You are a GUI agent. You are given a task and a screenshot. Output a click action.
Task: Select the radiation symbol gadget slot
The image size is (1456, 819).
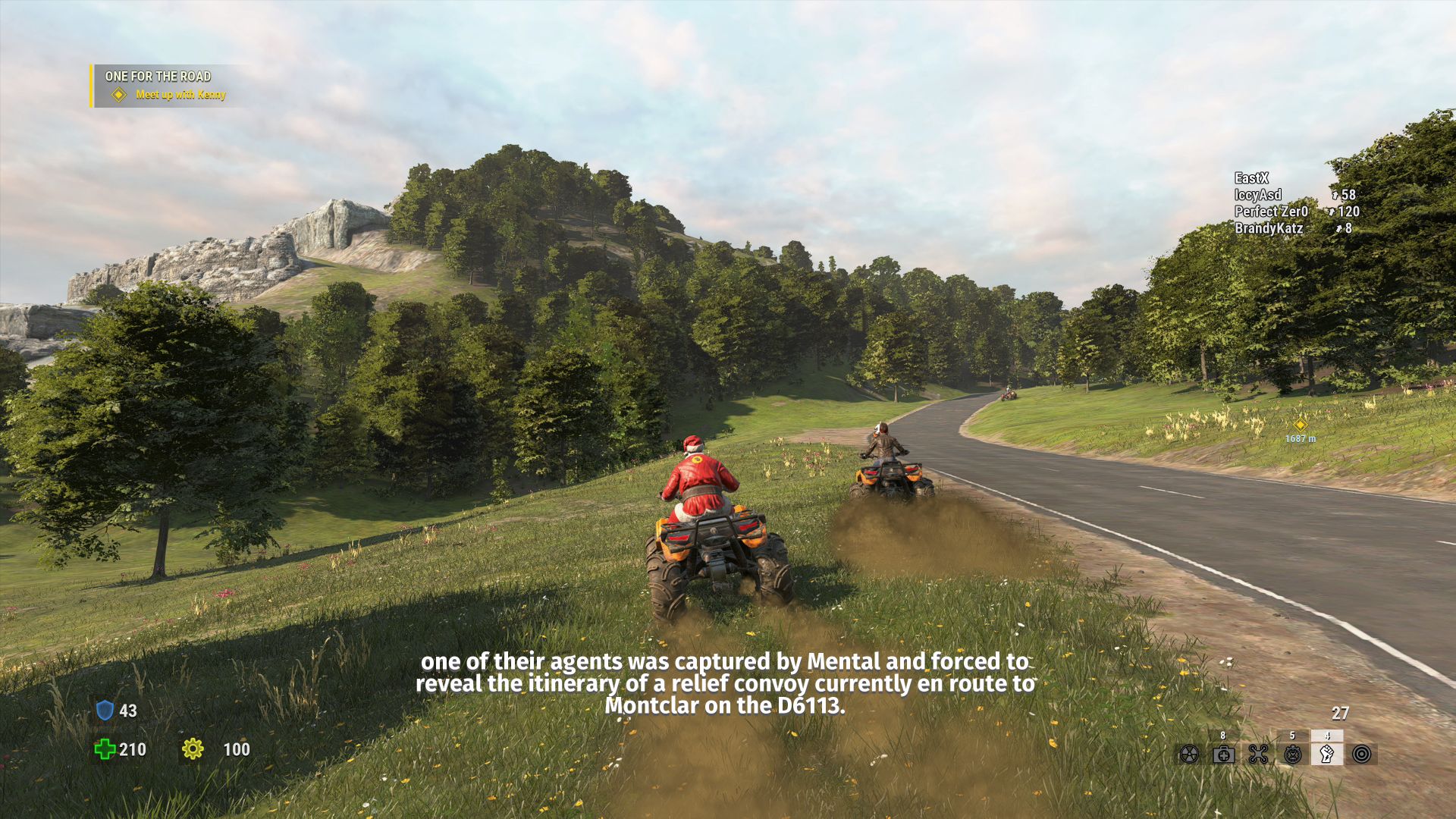(x=1189, y=755)
